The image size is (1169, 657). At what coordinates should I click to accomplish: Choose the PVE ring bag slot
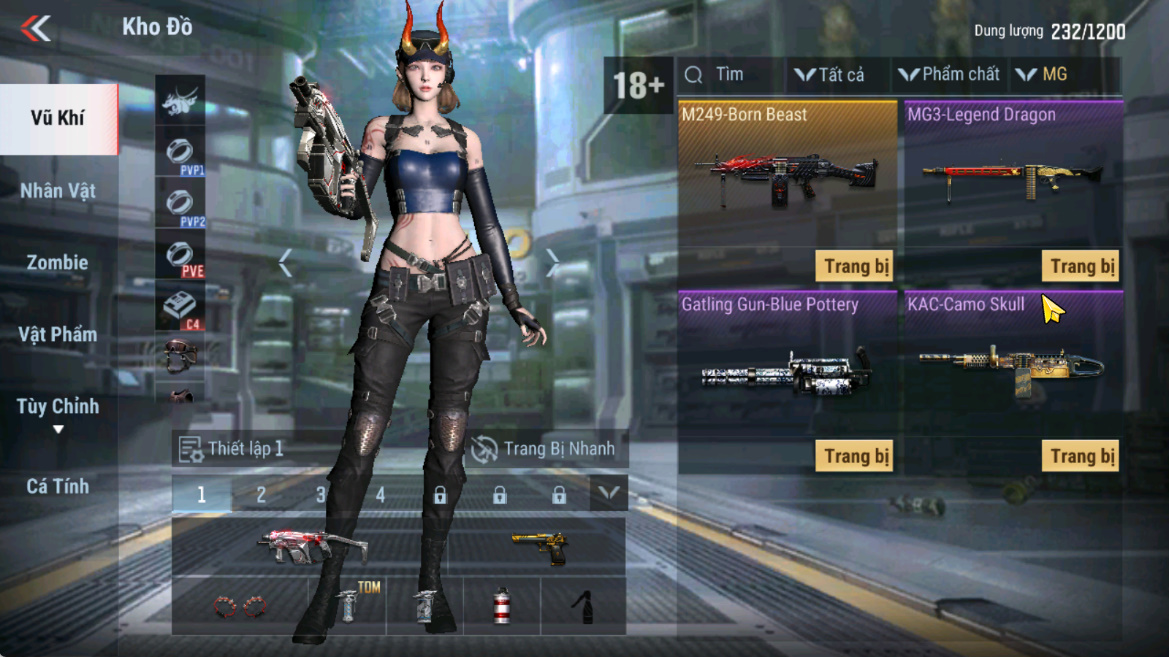180,257
